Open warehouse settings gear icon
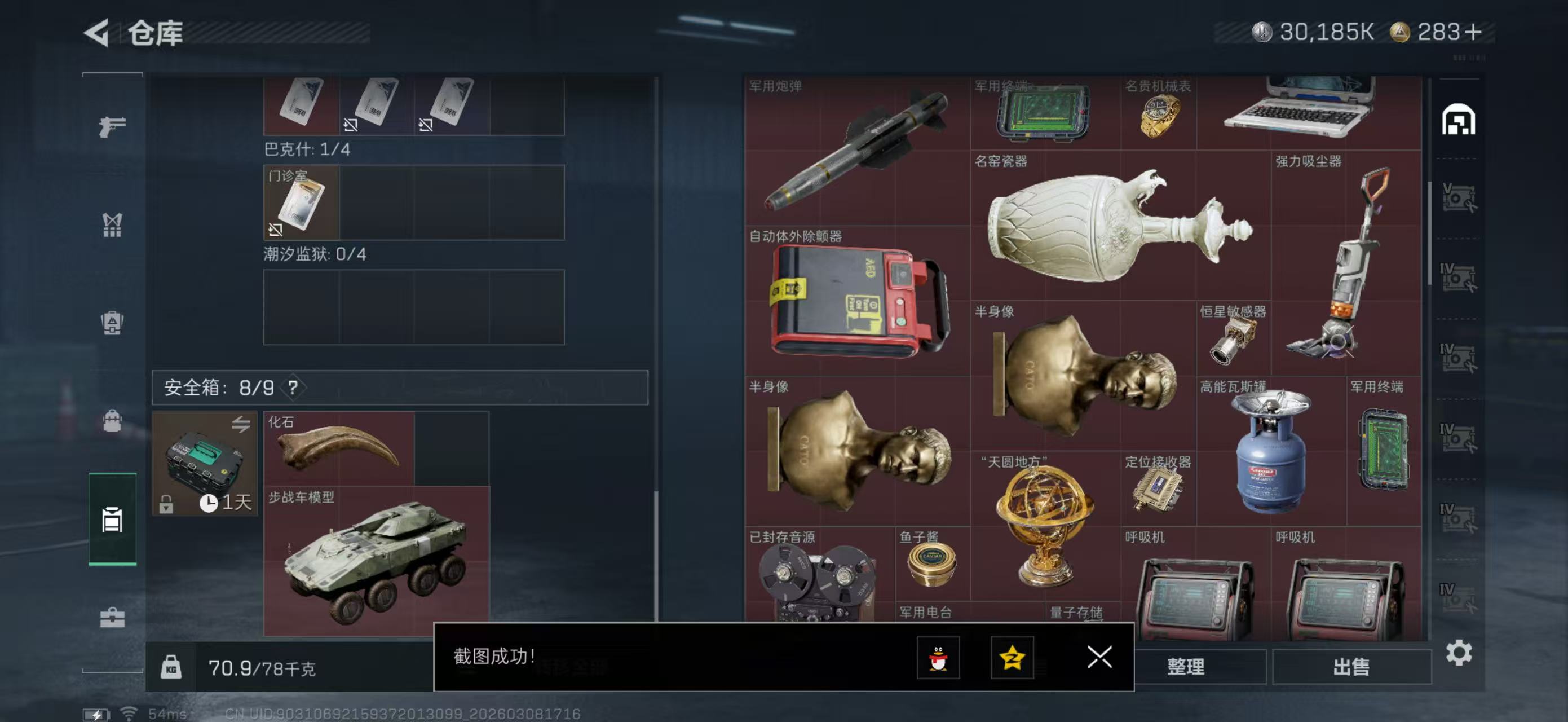The width and height of the screenshot is (1568, 722). pyautogui.click(x=1459, y=653)
